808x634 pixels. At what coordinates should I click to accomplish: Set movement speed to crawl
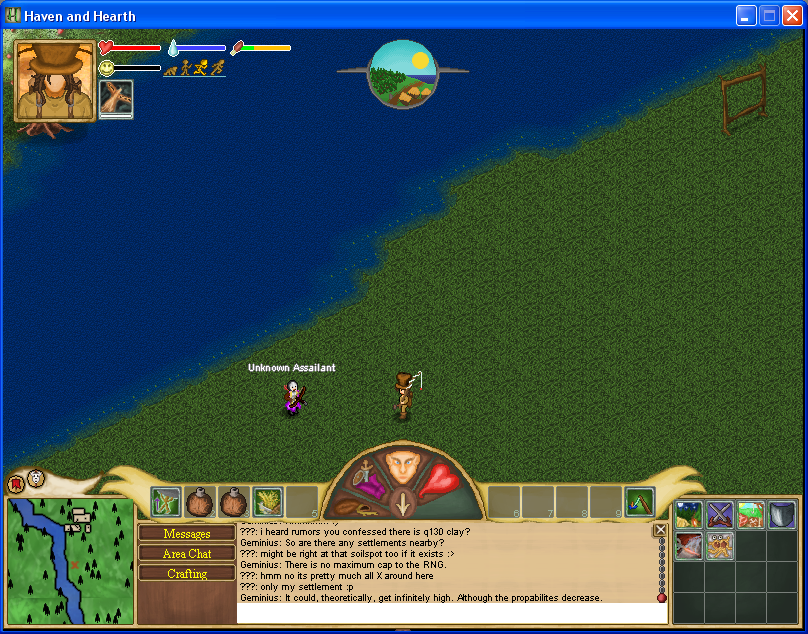click(x=170, y=69)
